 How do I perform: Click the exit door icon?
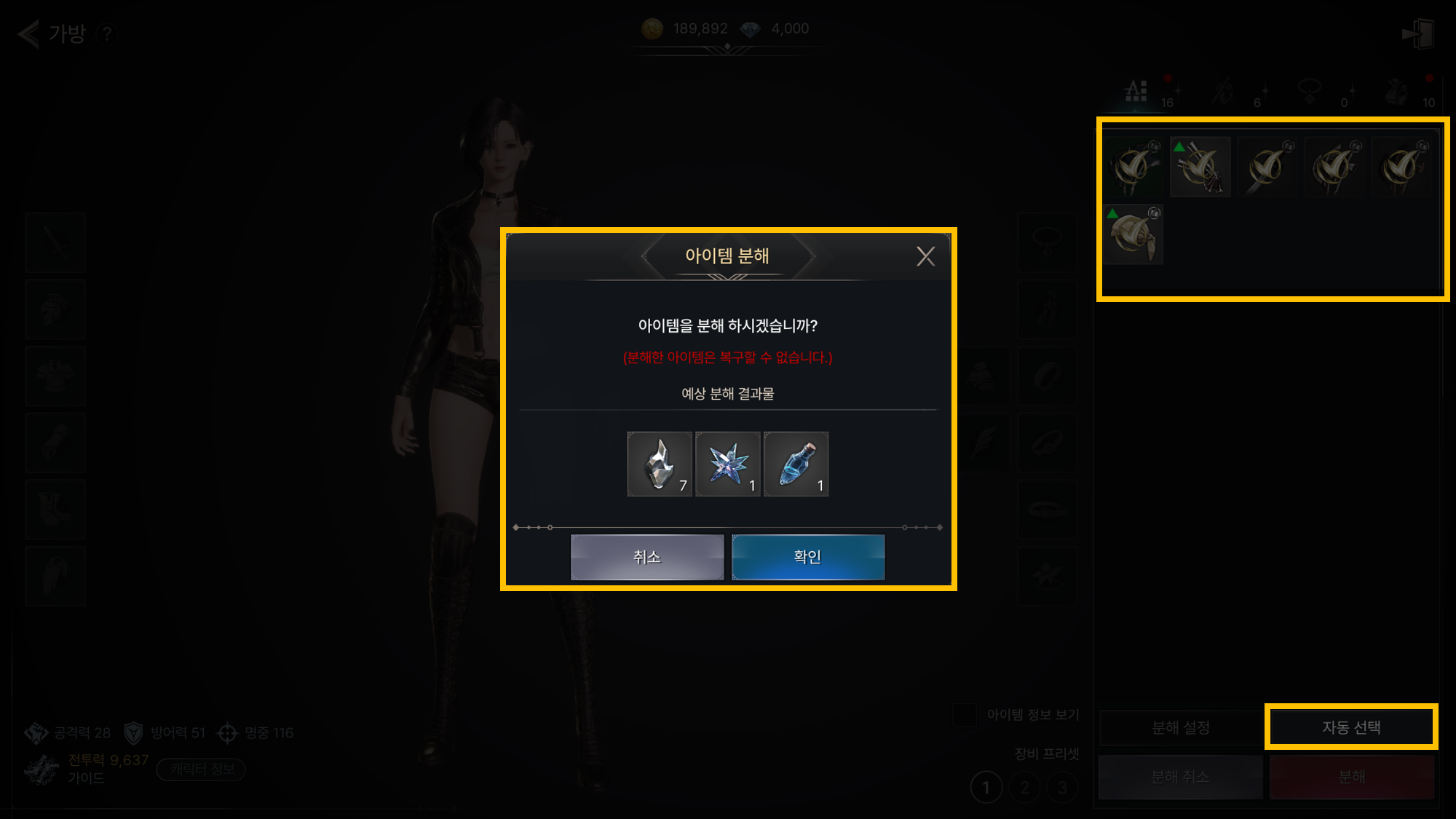point(1417,33)
